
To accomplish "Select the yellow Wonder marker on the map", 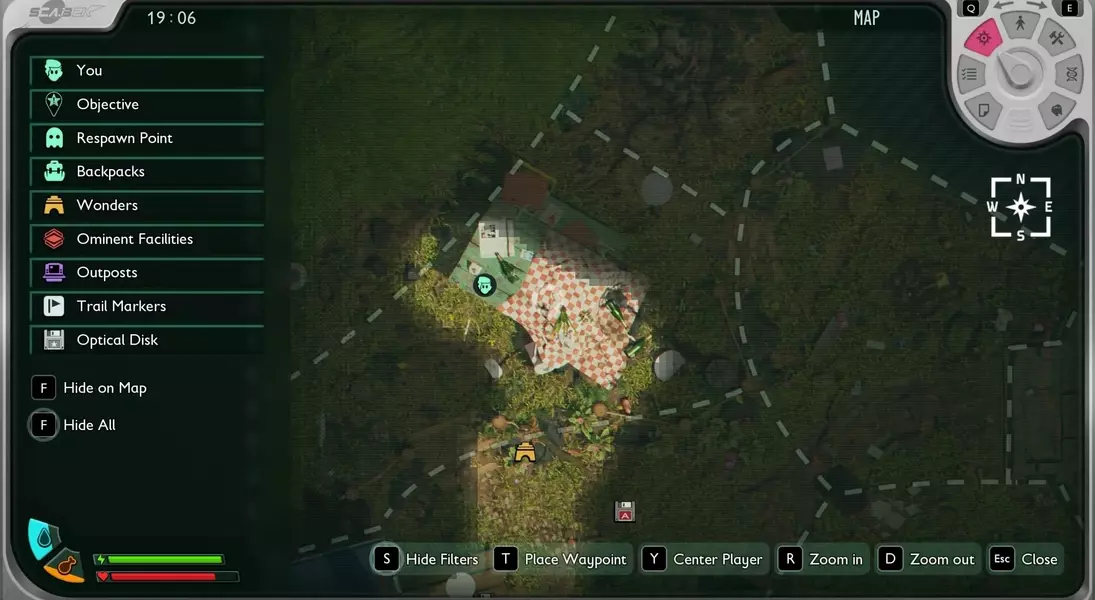I will (x=525, y=453).
